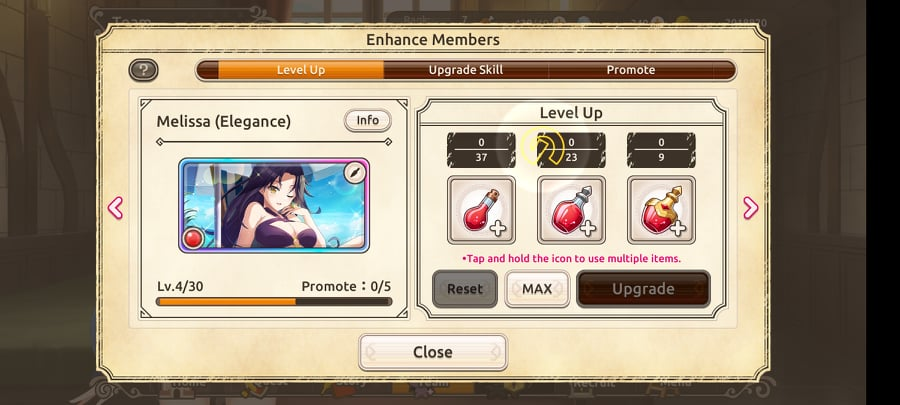Show Melissa's Info details
The width and height of the screenshot is (900, 405).
coord(367,121)
